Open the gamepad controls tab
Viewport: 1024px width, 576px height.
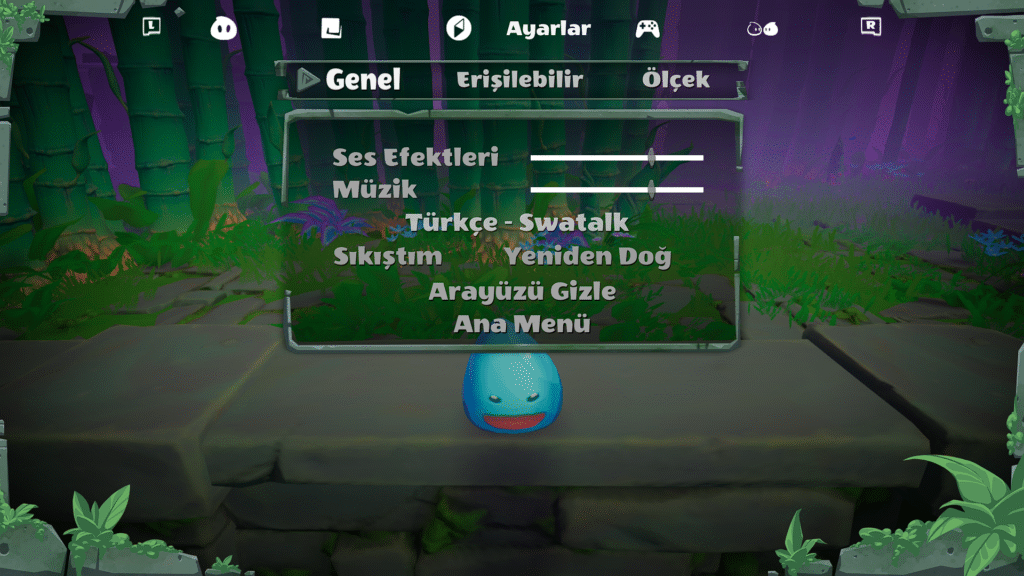[x=647, y=28]
